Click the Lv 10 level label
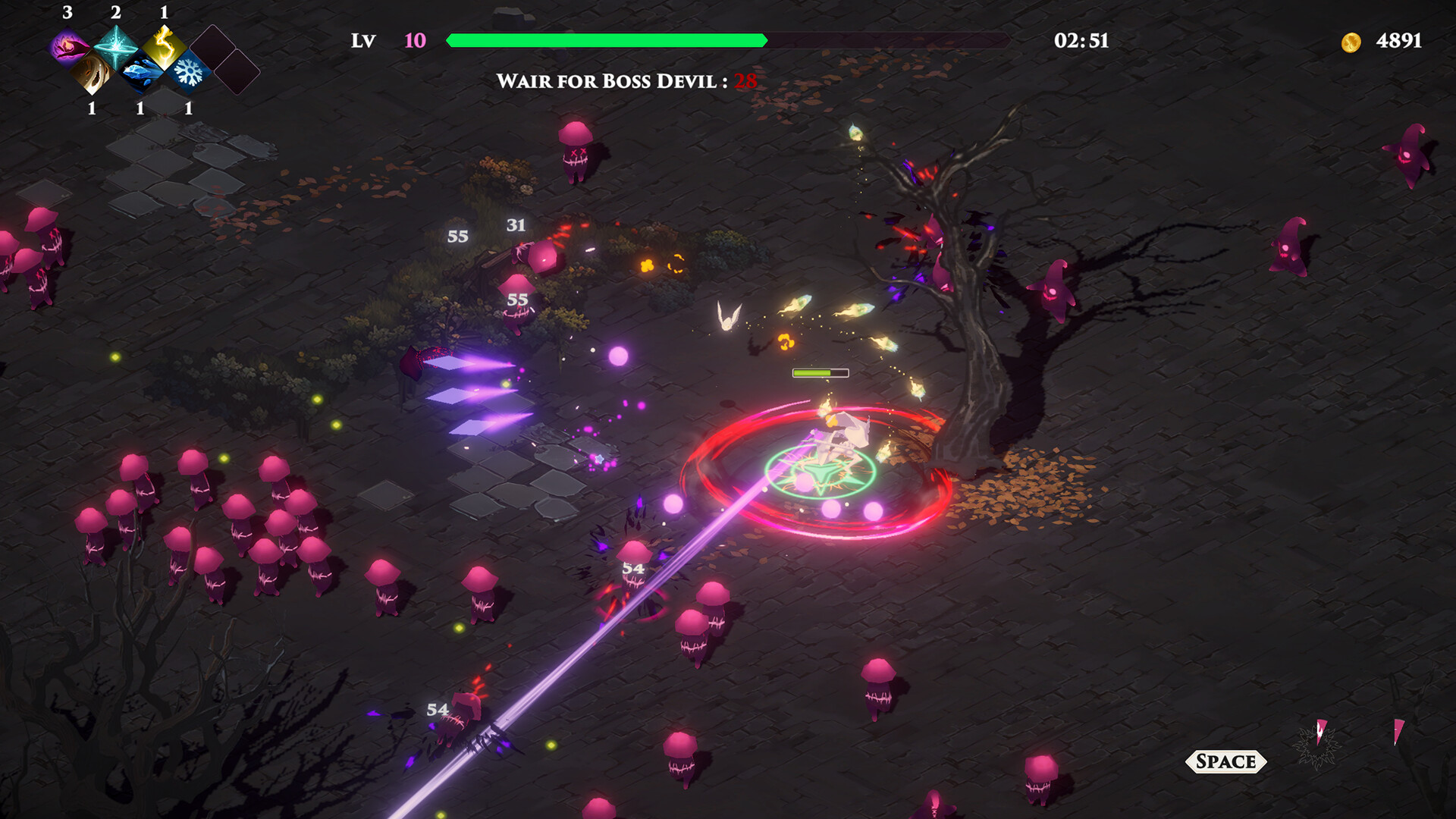Screen dimensions: 1456x819 (x=387, y=41)
